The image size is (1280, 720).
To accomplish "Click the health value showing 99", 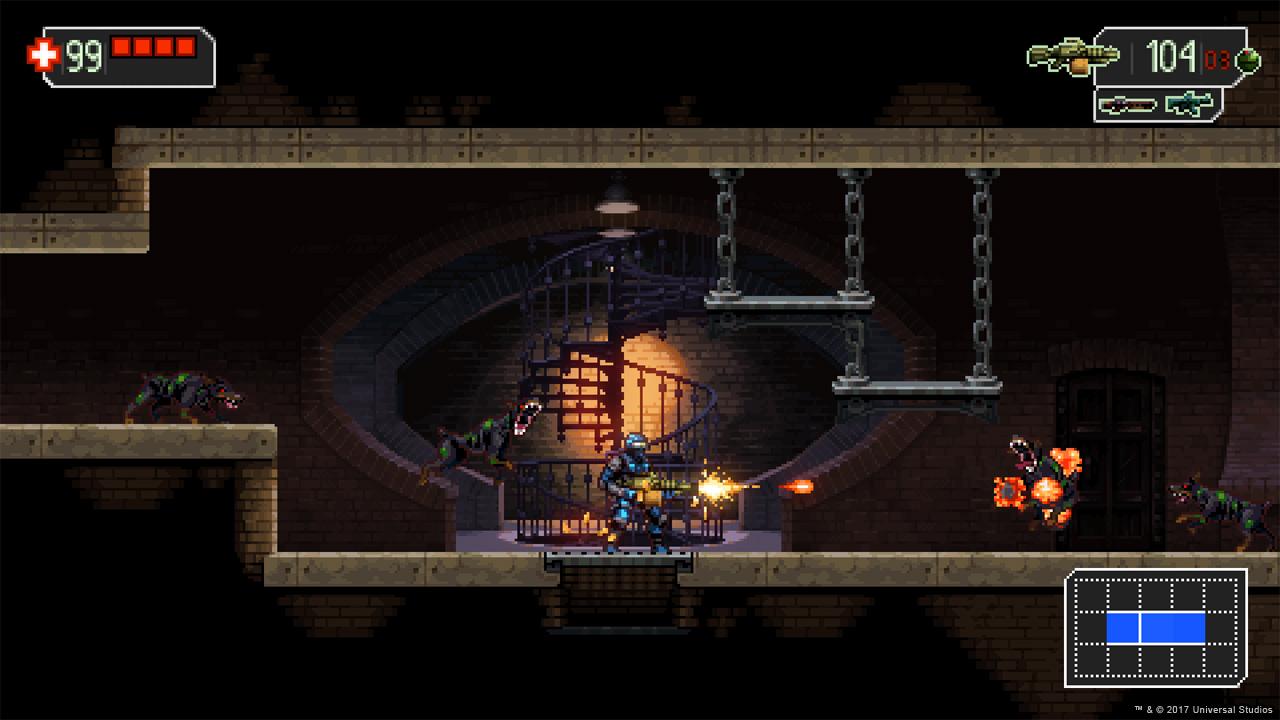I will tap(84, 55).
